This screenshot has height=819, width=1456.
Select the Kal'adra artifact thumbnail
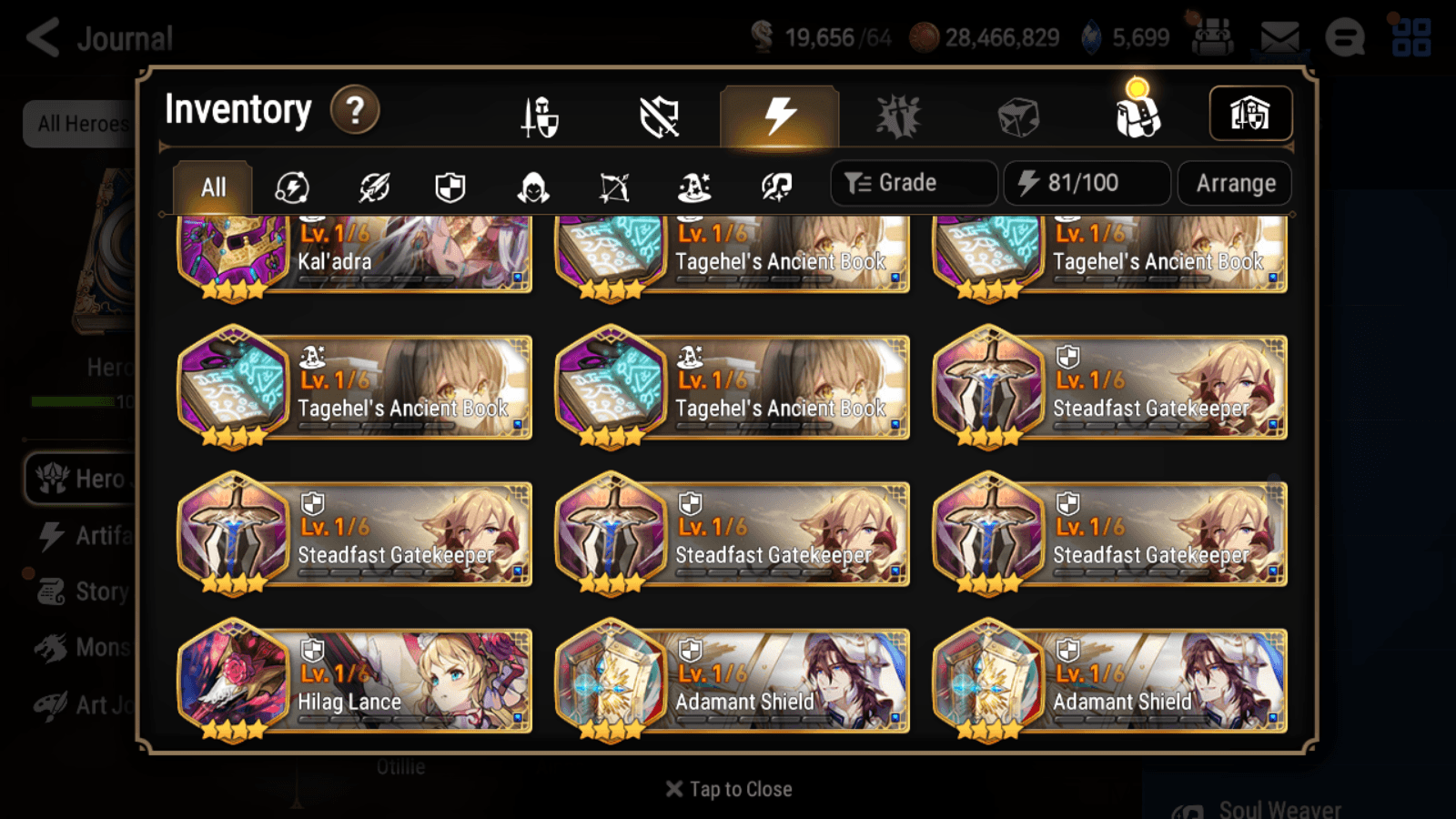[x=233, y=248]
